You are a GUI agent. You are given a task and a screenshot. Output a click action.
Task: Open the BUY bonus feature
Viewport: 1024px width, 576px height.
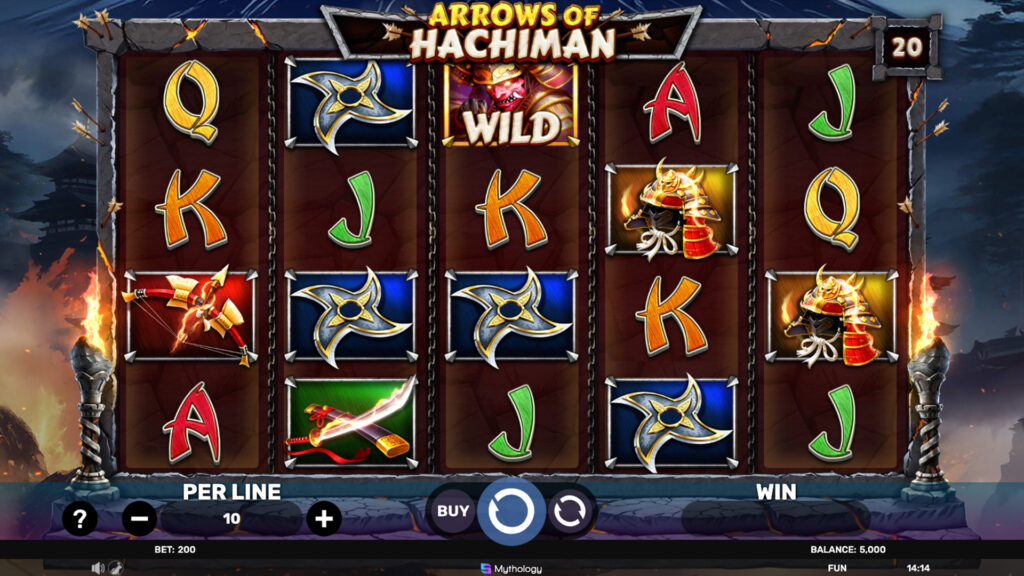[x=453, y=511]
